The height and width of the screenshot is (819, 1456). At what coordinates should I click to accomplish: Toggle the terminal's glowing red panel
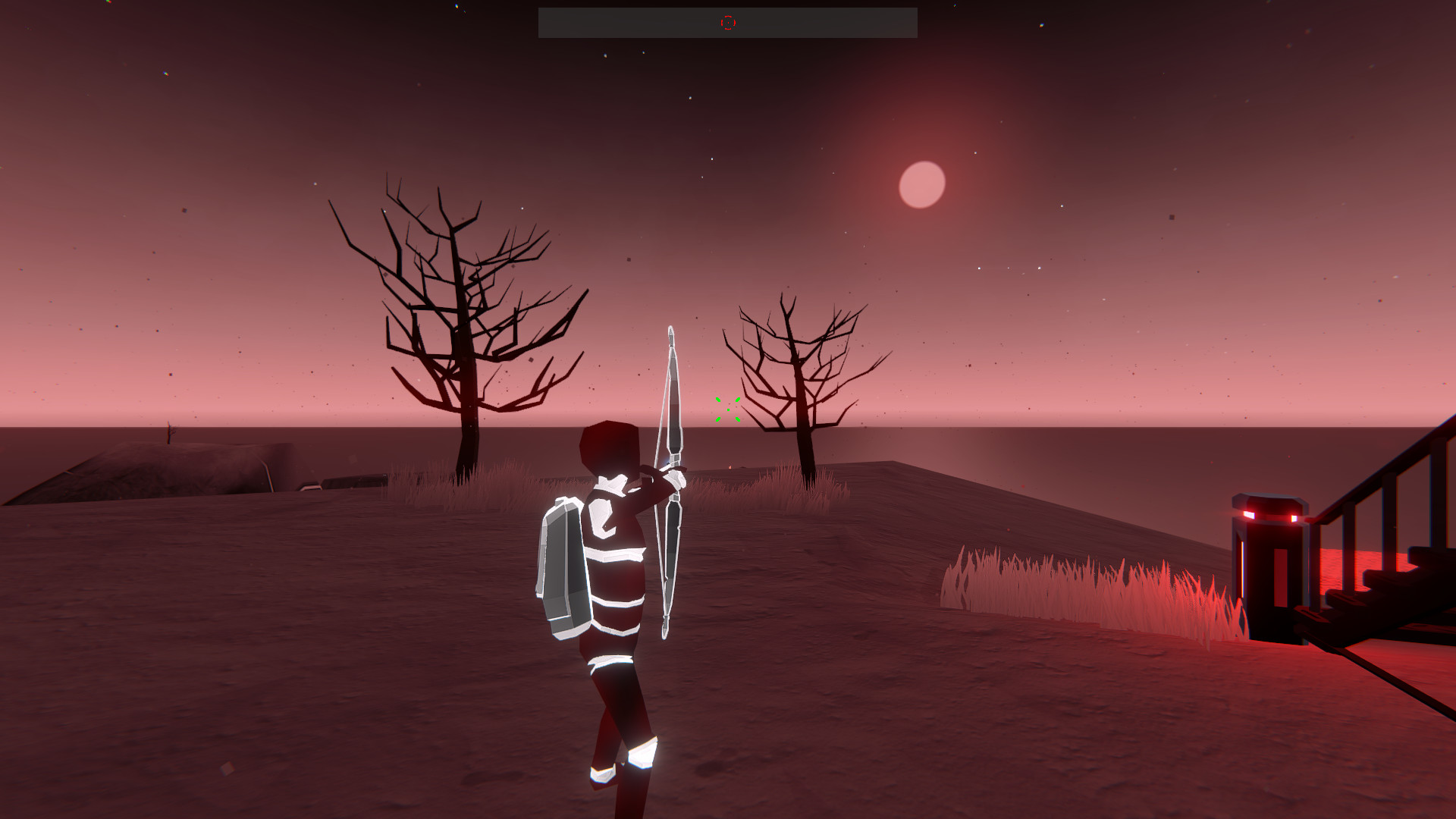point(1279,576)
